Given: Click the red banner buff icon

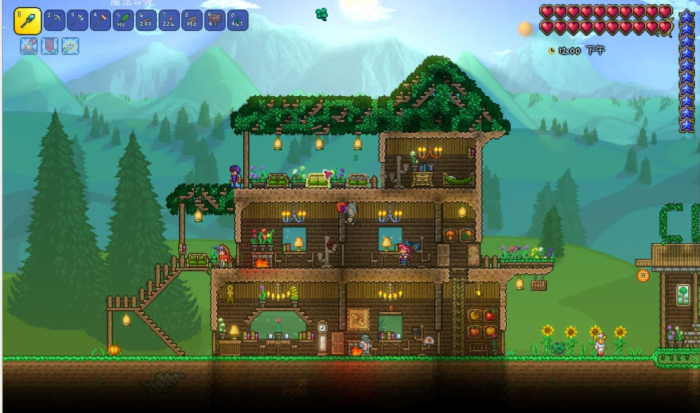Looking at the screenshot, I should pos(49,46).
